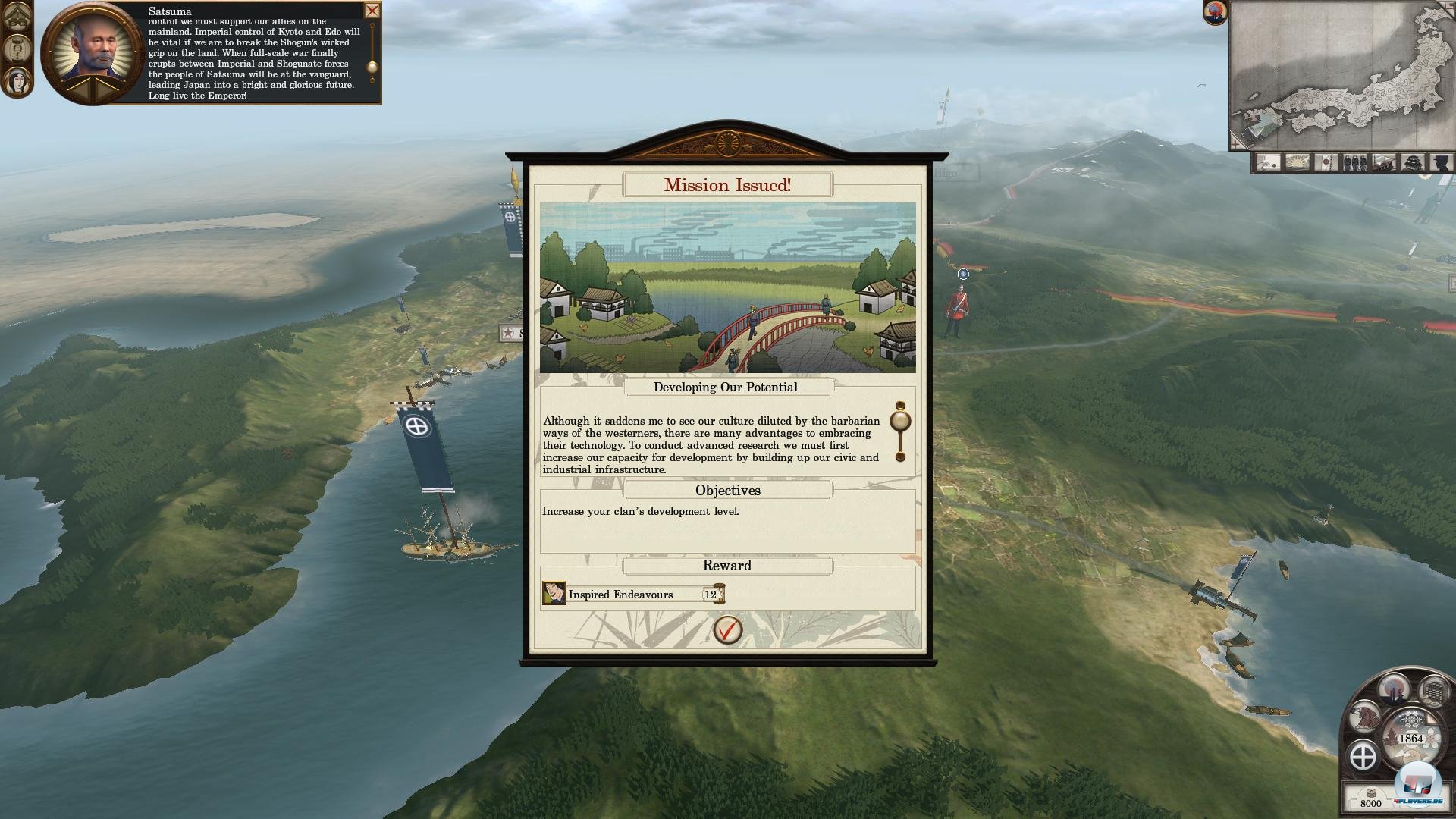Accept the mission with the red checkmark
The image size is (1456, 819).
pyautogui.click(x=728, y=629)
